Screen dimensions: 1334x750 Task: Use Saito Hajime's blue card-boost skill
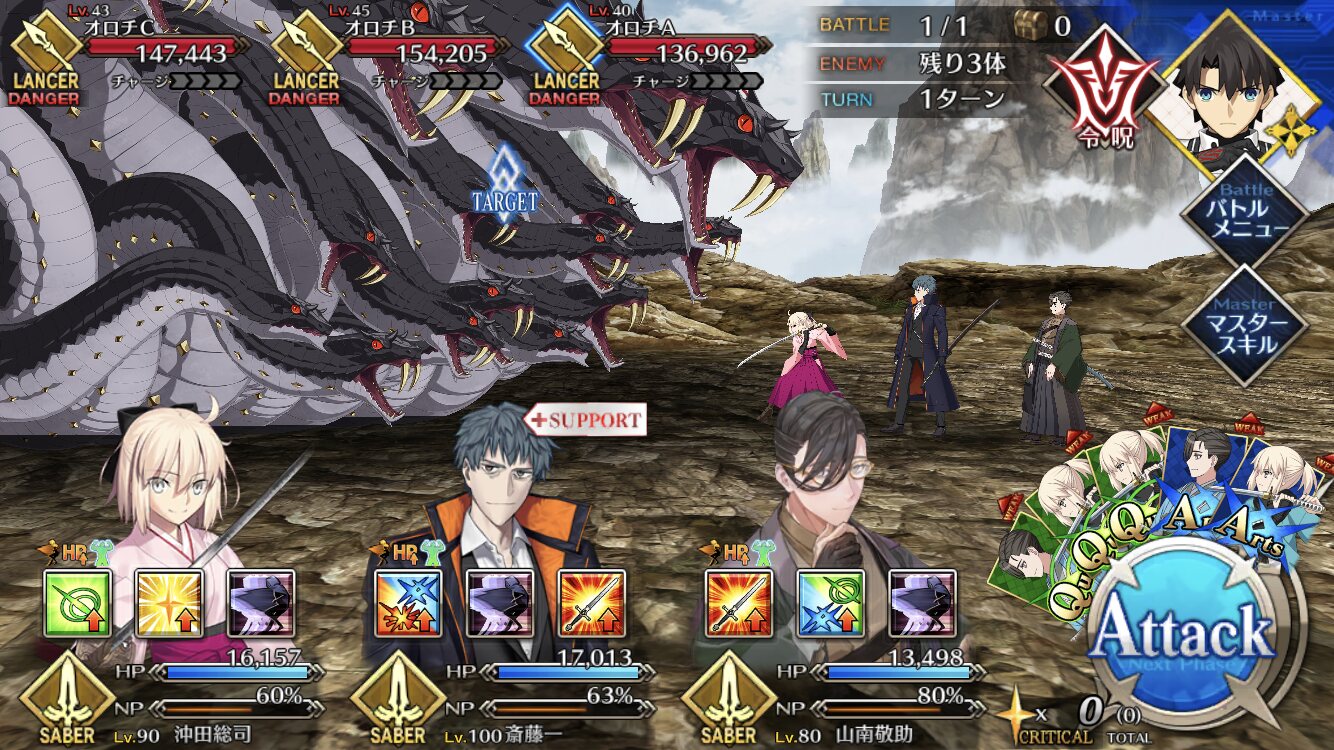point(408,603)
